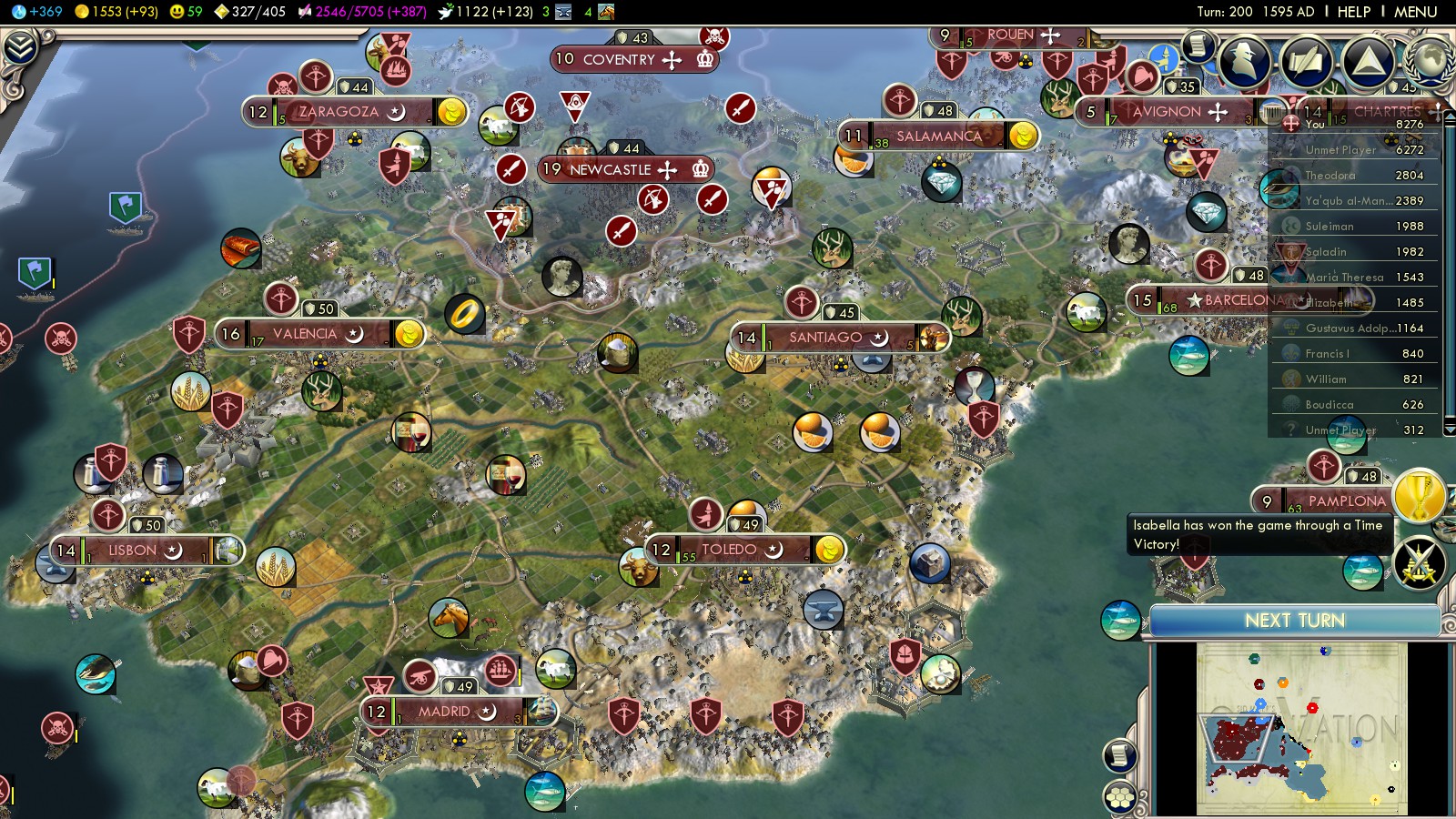Open the Toledo city banner
This screenshot has height=819, width=1456.
[x=729, y=550]
